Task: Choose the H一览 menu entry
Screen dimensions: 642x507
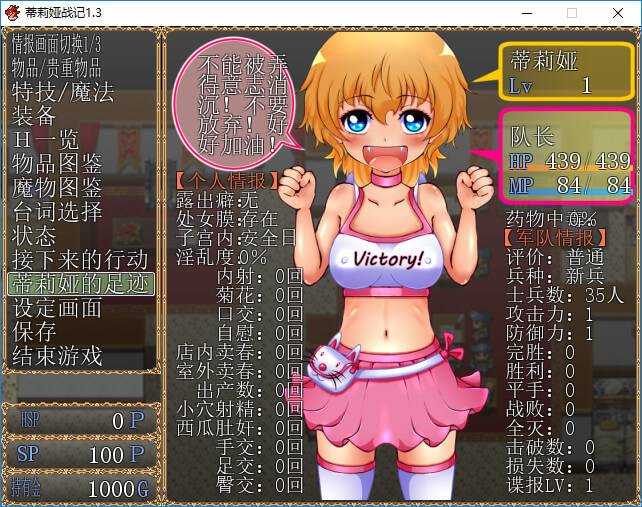Action: pos(46,140)
